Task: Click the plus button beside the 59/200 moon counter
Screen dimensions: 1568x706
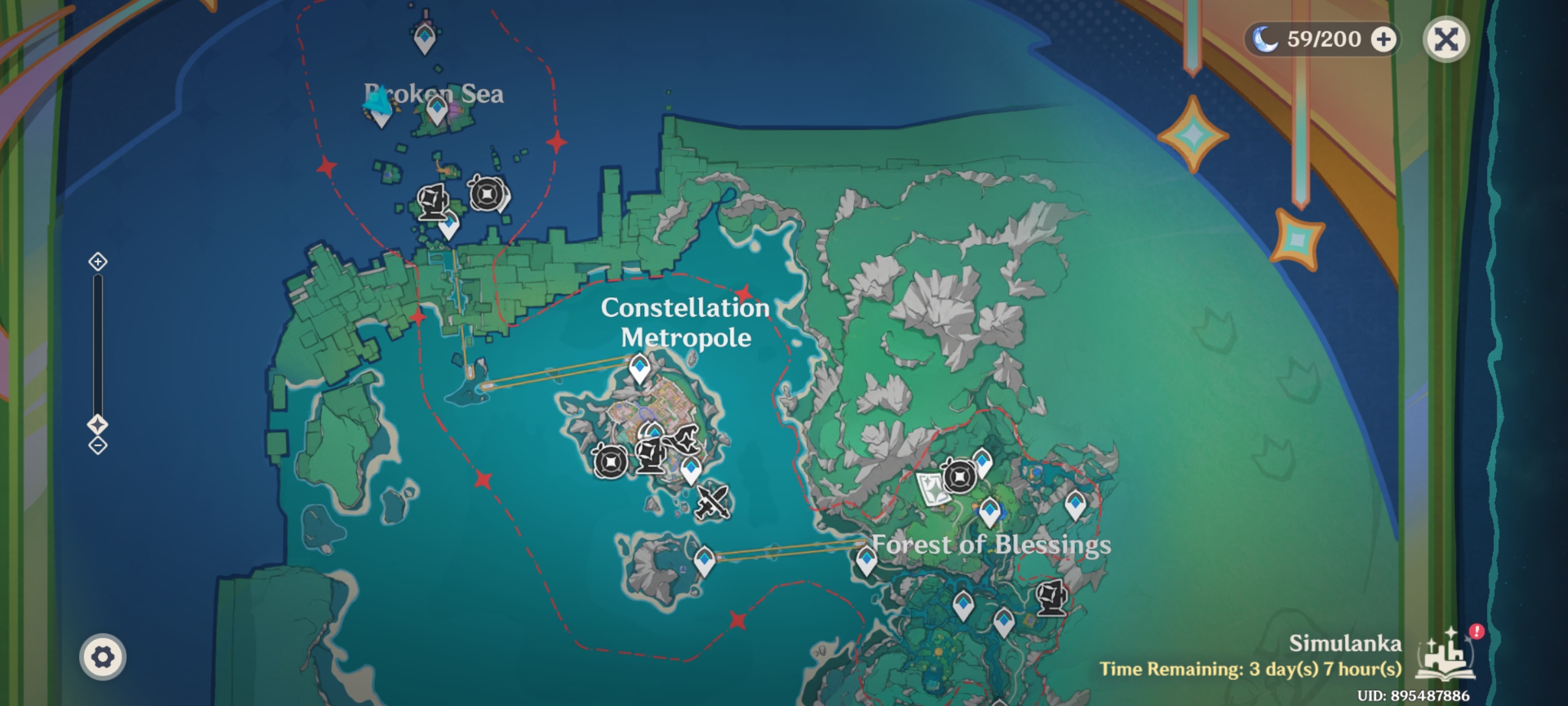Action: point(1384,40)
